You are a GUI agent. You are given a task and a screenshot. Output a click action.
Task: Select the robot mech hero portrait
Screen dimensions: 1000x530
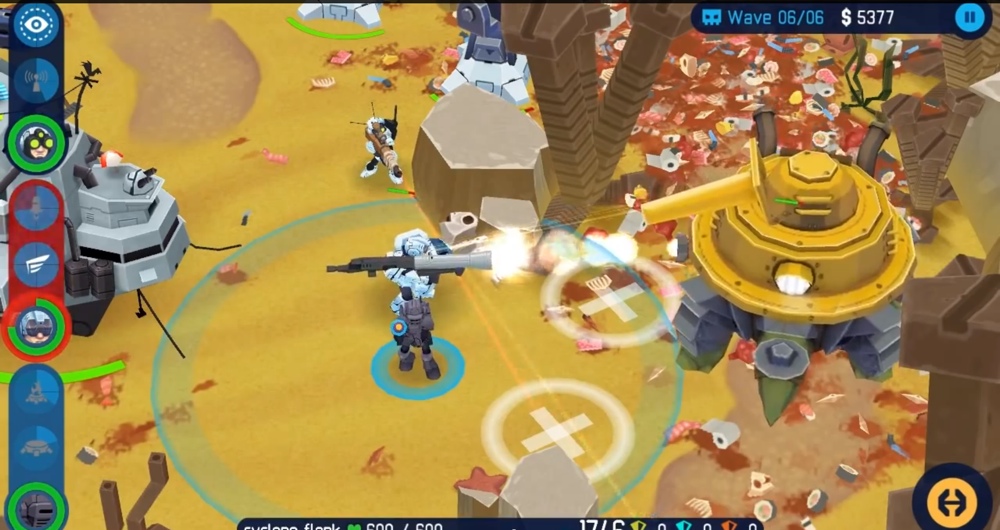(37, 506)
